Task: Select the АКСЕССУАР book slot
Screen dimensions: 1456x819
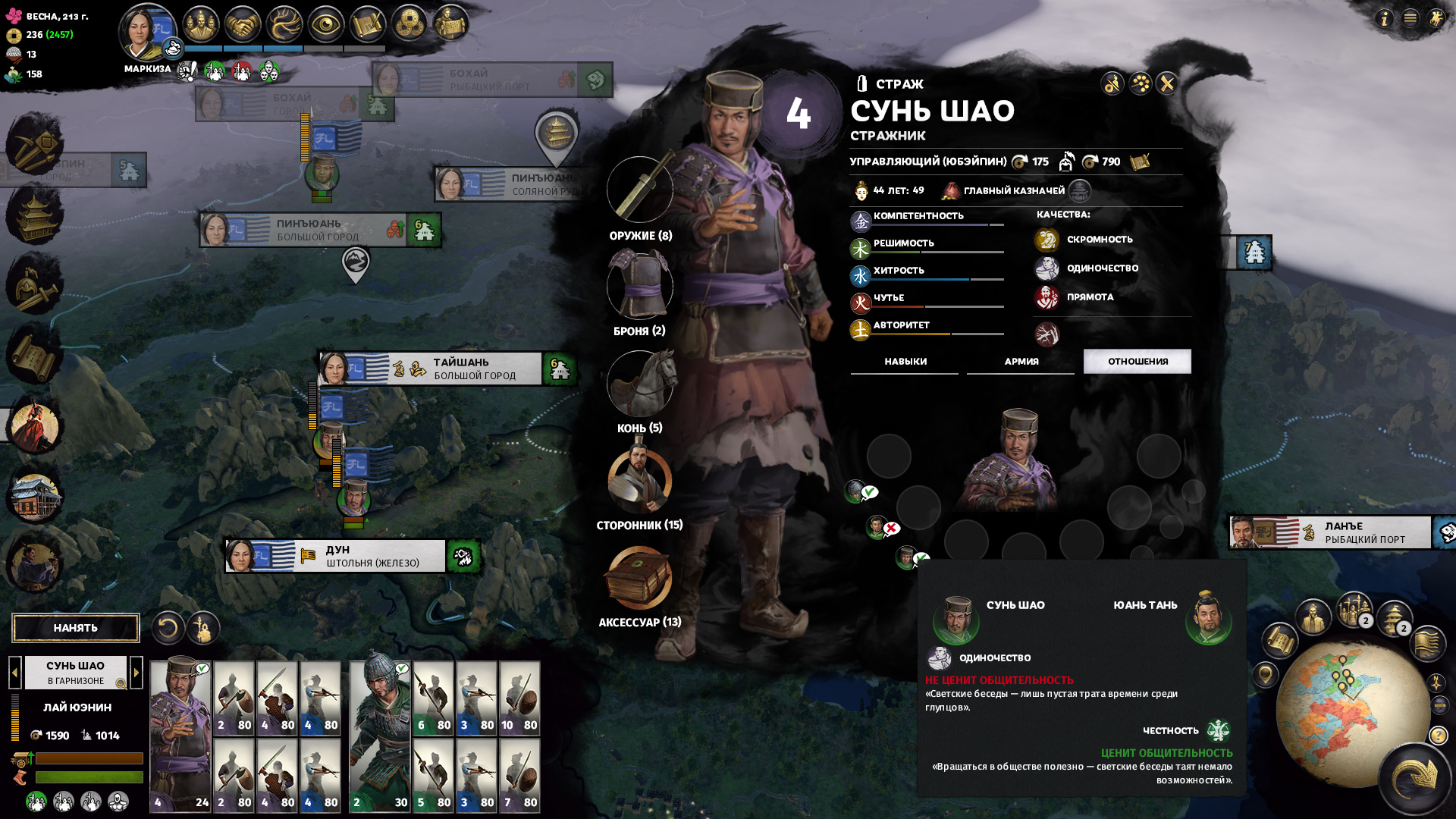Action: pos(639,578)
